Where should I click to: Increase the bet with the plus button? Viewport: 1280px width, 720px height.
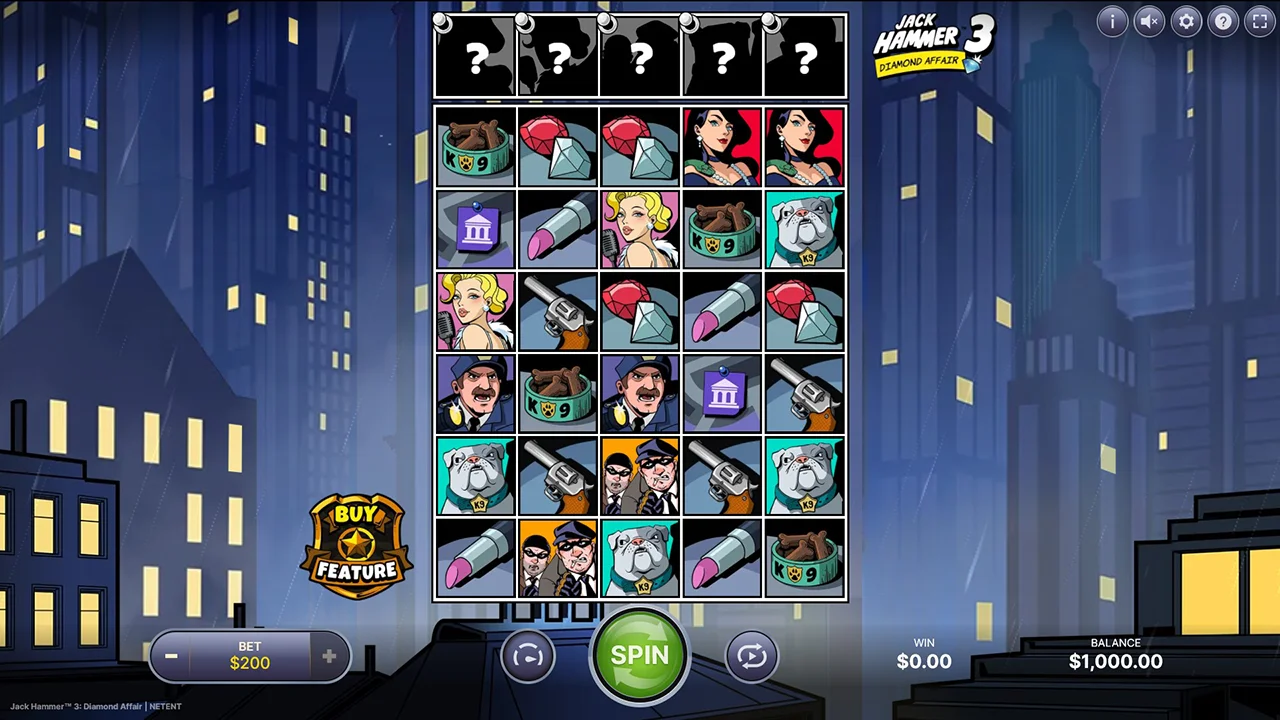329,656
